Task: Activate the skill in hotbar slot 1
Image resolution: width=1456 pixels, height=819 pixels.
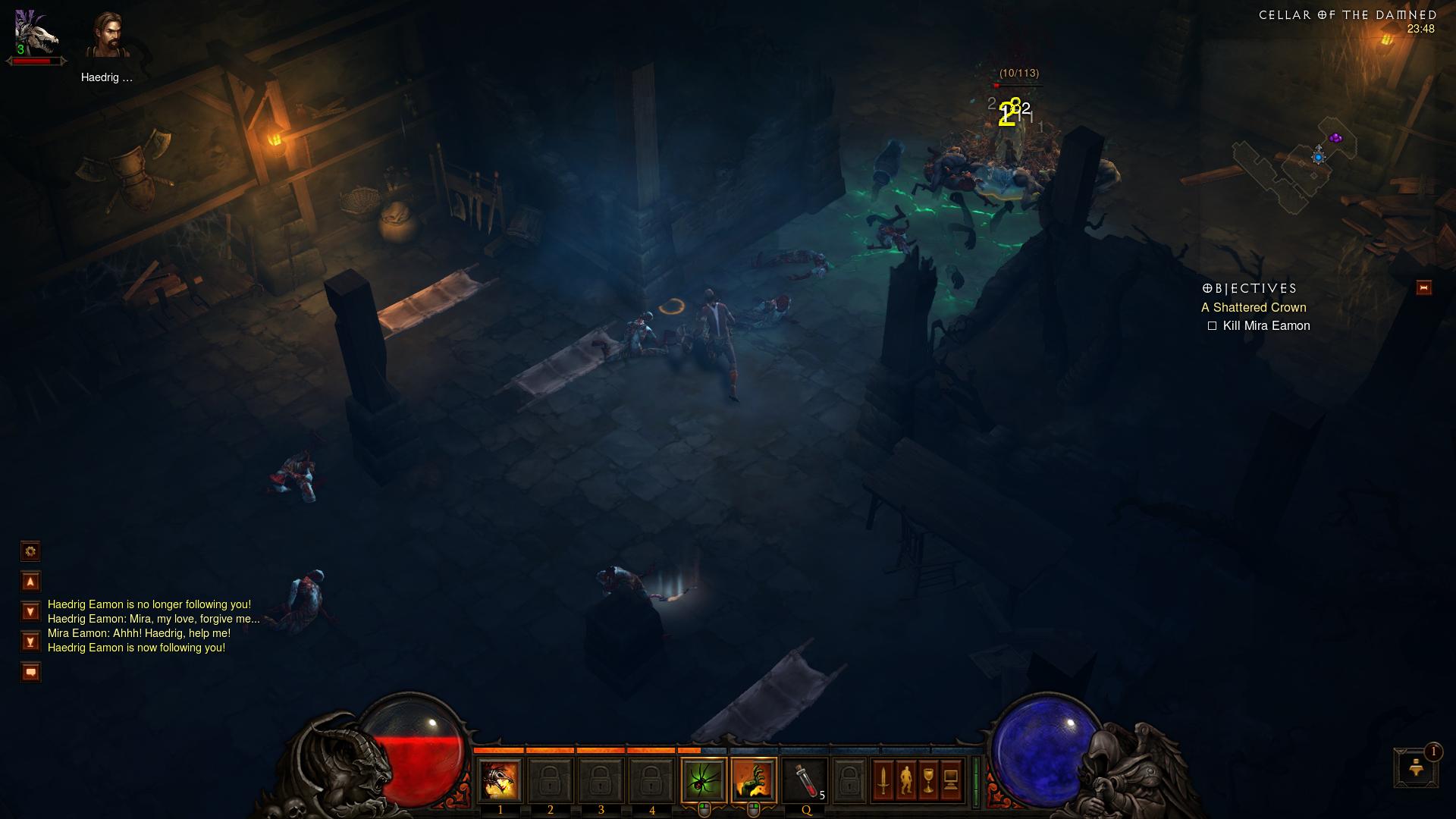Action: 500,780
